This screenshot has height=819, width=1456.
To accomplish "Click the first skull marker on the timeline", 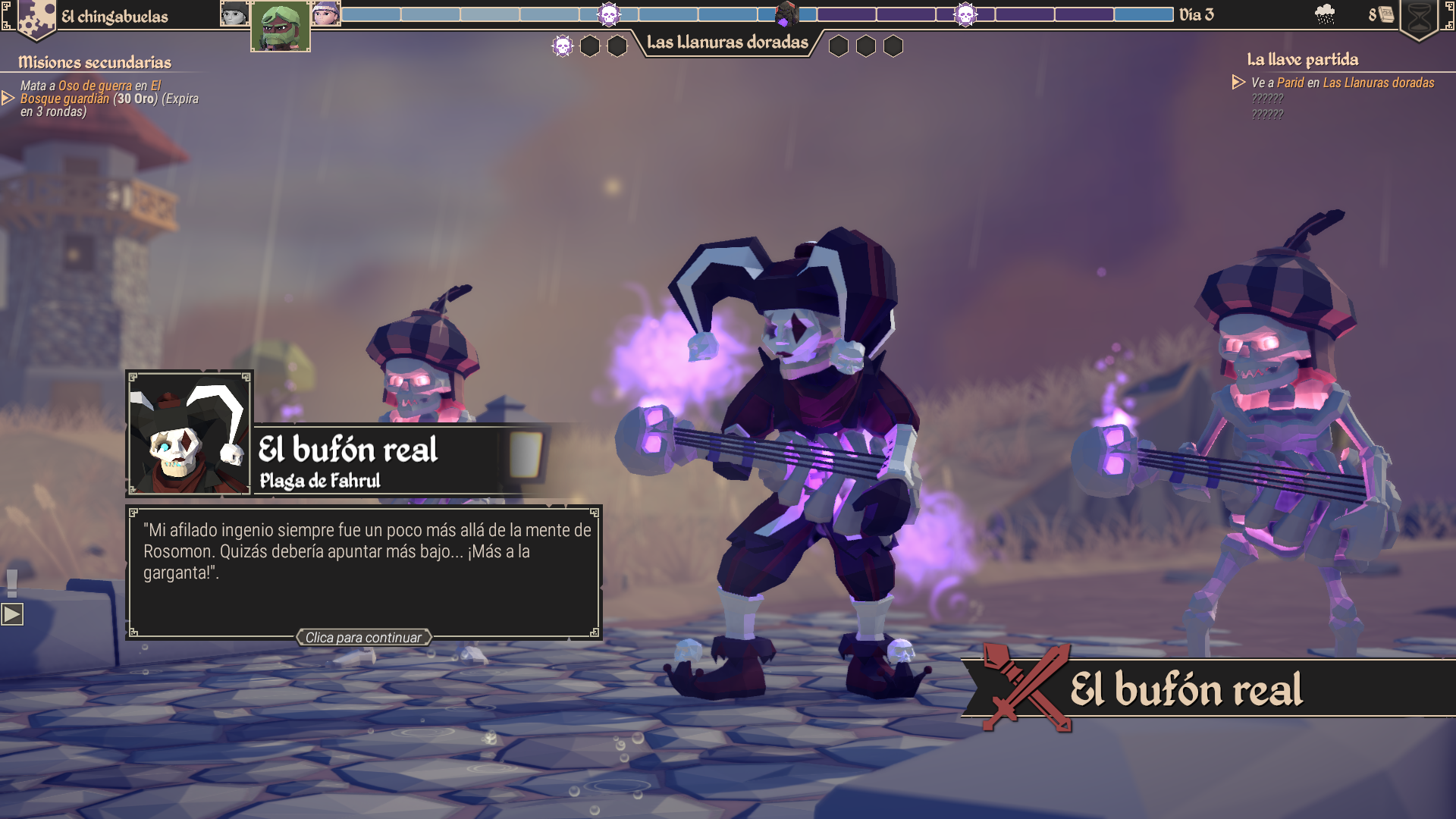I will 608,14.
